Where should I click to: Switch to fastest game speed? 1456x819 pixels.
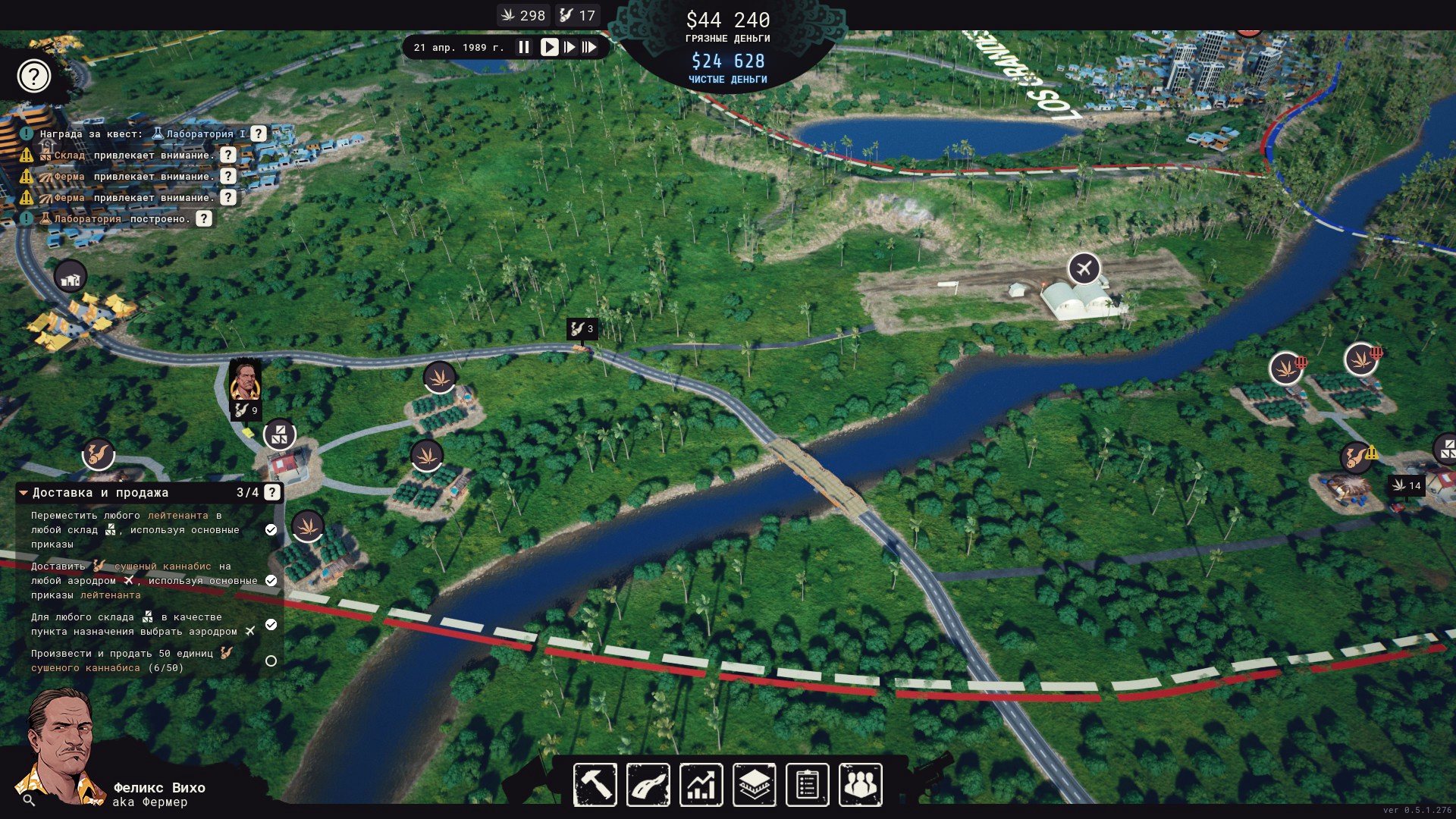click(590, 47)
